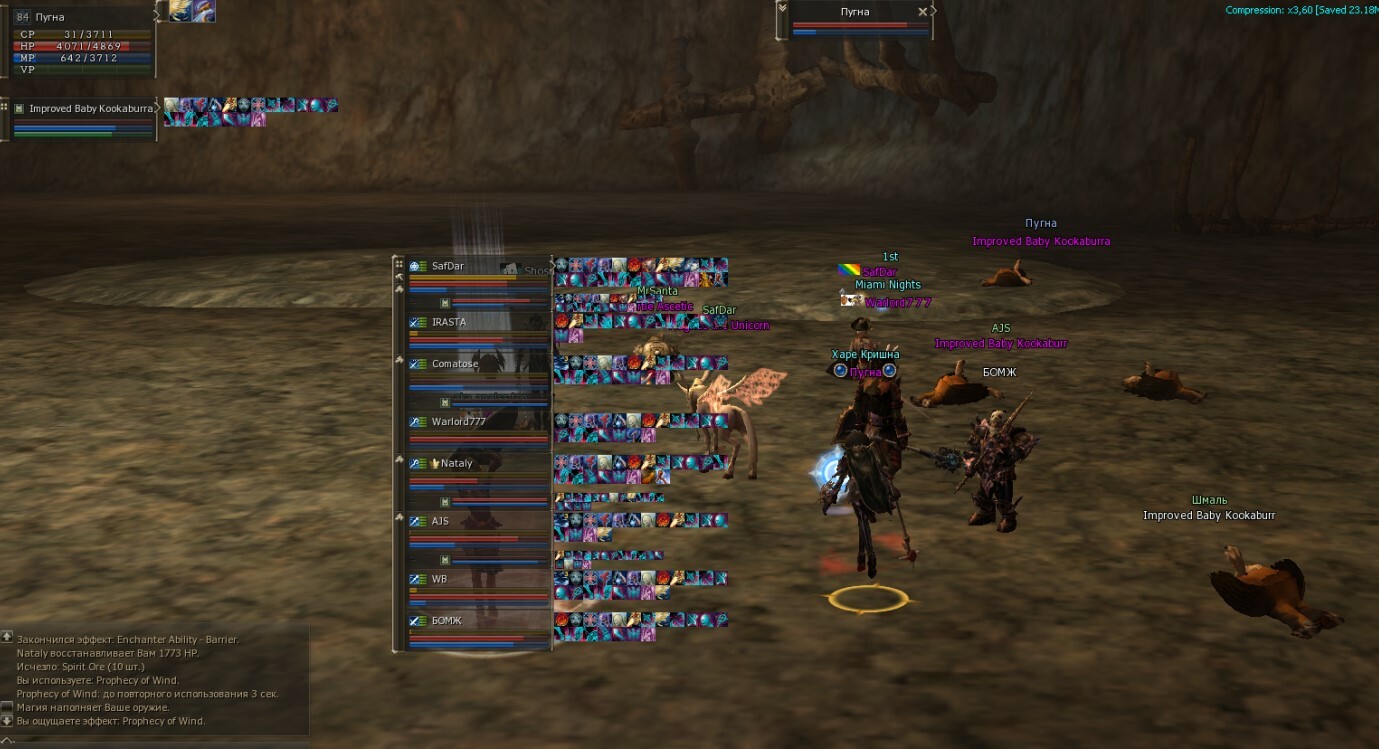This screenshot has width=1379, height=749.
Task: Target БОМЖ in the party window
Action: (x=446, y=621)
